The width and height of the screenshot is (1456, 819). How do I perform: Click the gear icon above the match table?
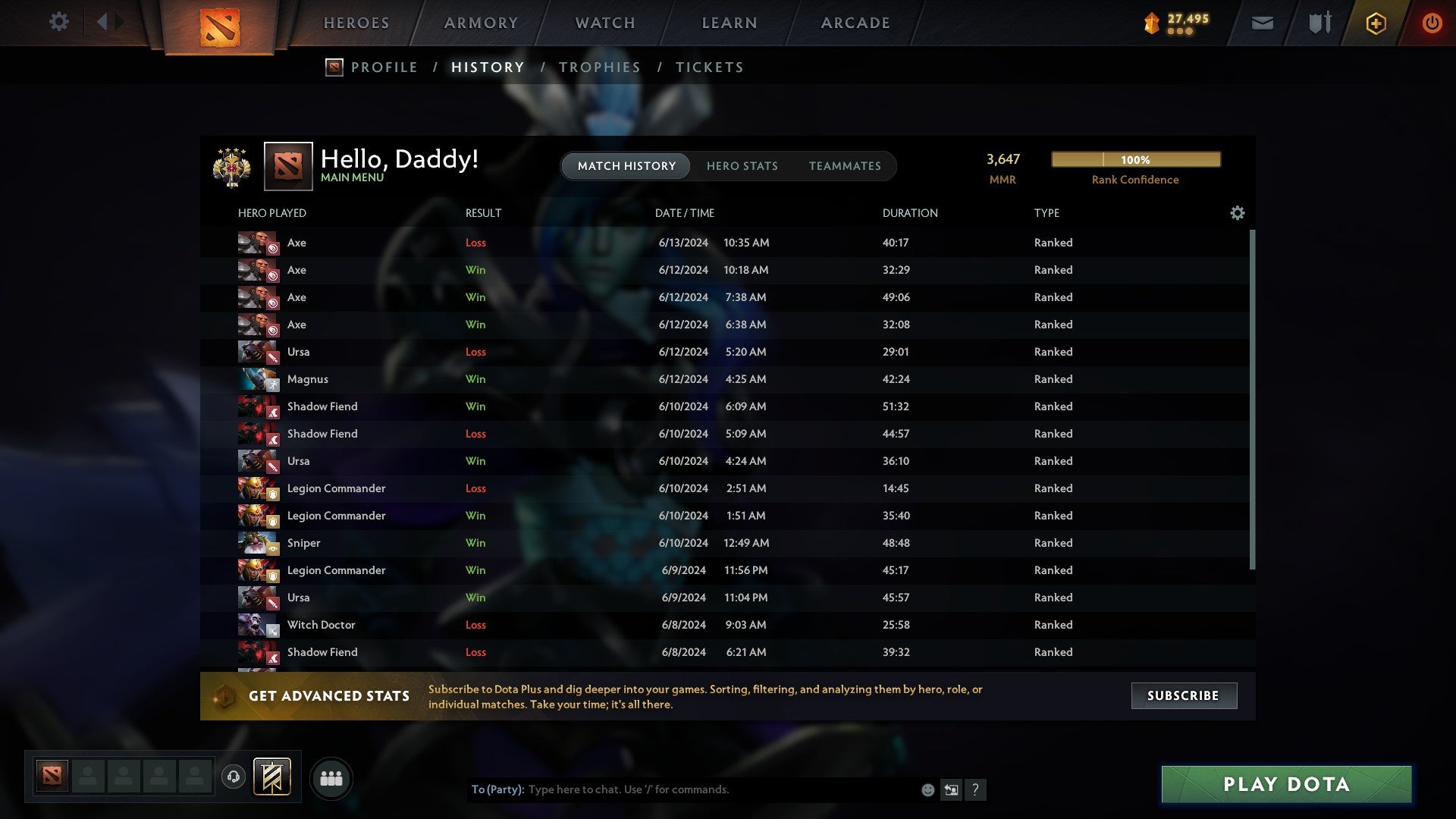1237,213
